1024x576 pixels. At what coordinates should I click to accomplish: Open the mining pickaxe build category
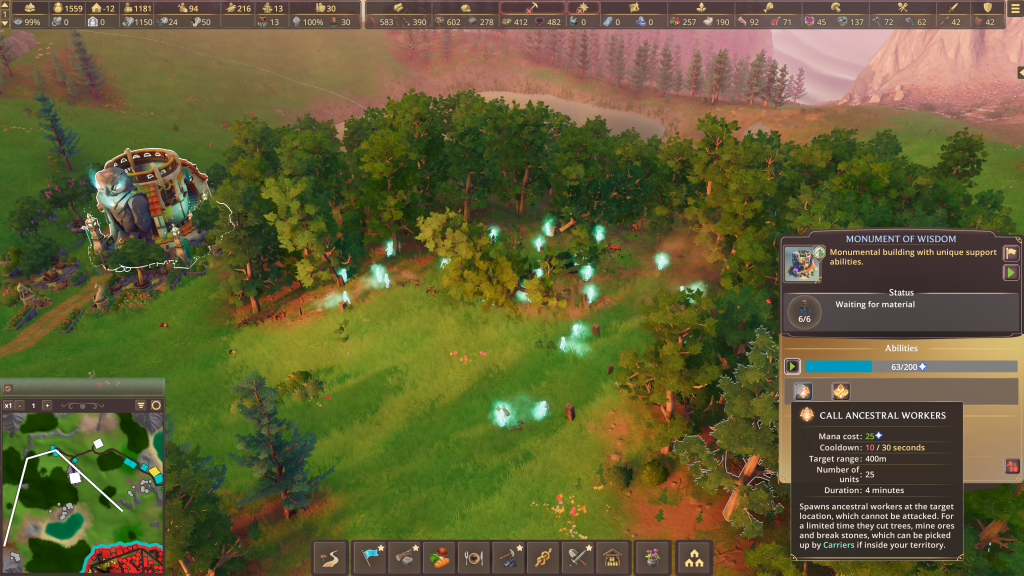pyautogui.click(x=509, y=557)
